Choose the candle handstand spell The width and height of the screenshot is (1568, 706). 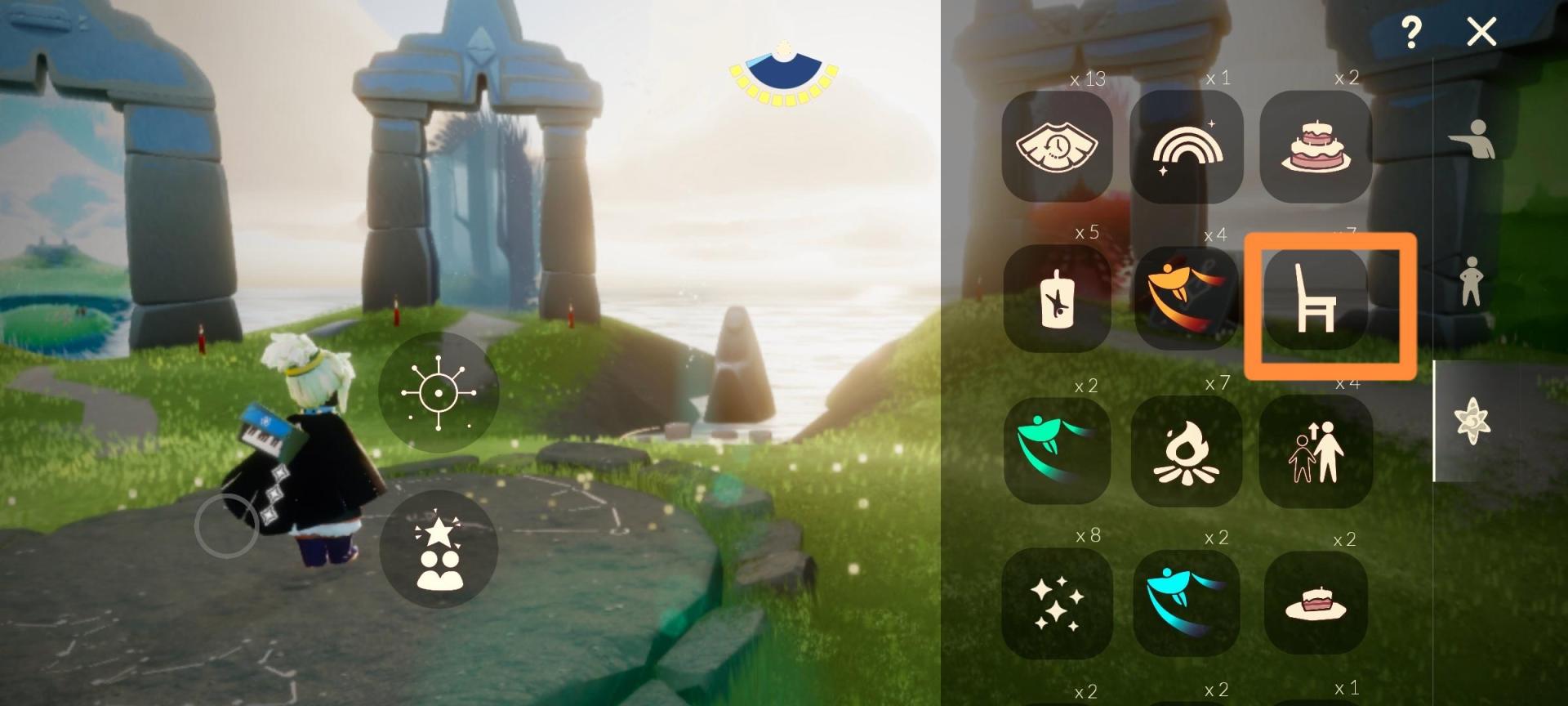1057,299
